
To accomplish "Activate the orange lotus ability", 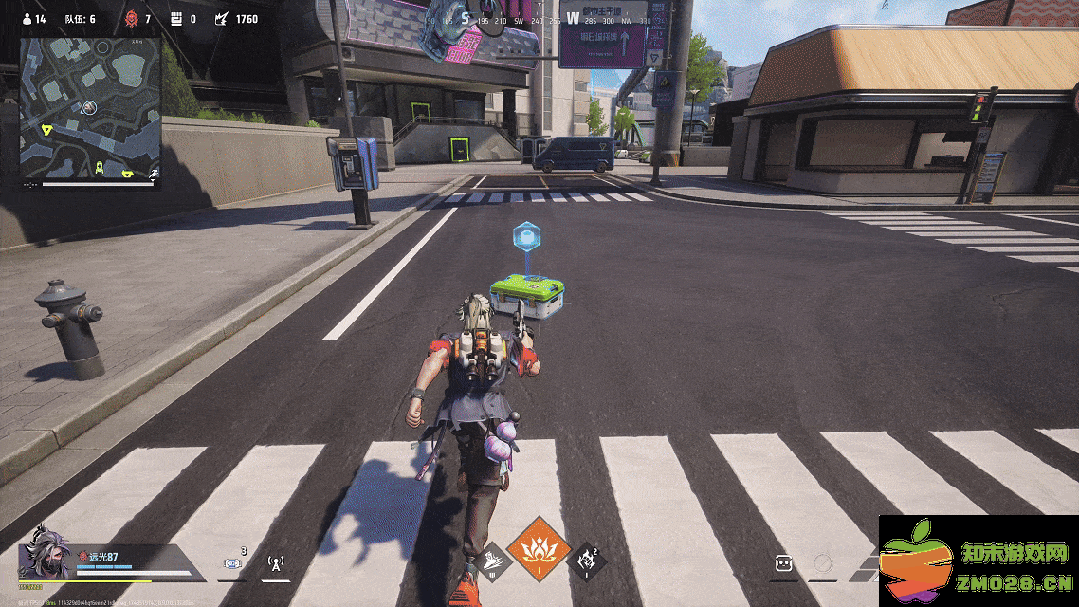I will (x=538, y=550).
